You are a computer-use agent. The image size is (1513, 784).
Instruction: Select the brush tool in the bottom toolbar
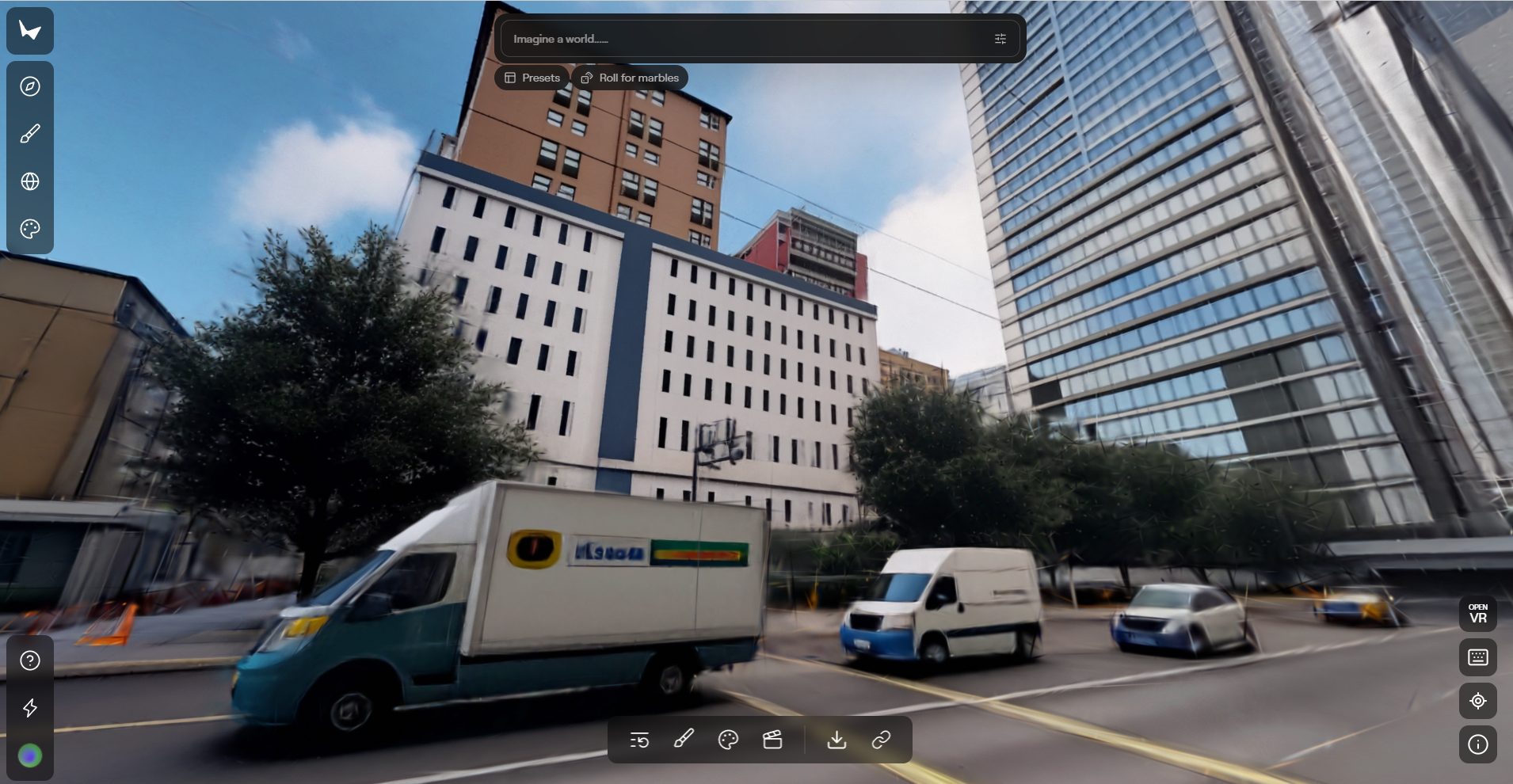click(x=684, y=740)
